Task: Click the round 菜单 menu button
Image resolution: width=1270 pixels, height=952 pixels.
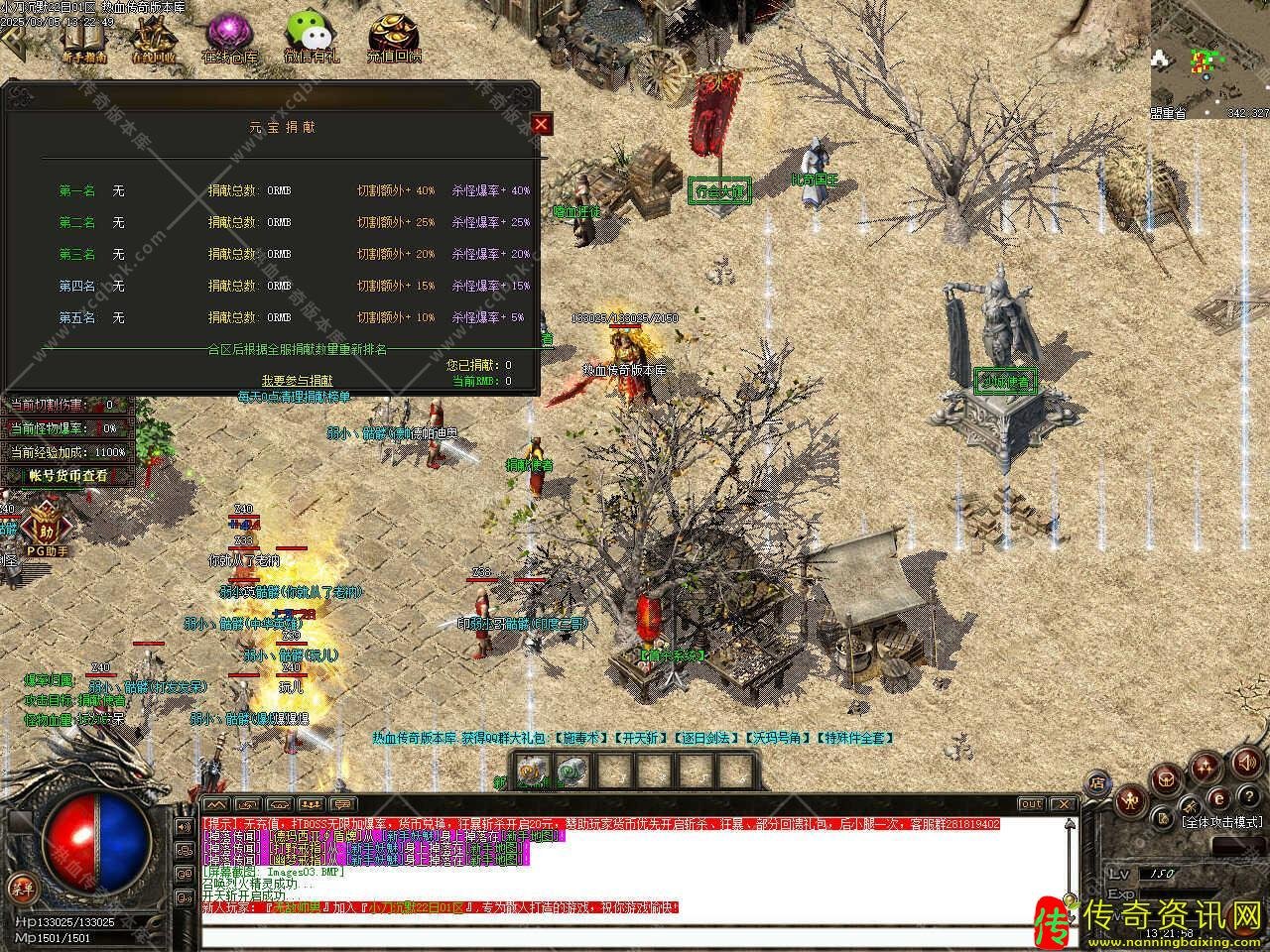Action: [20, 886]
